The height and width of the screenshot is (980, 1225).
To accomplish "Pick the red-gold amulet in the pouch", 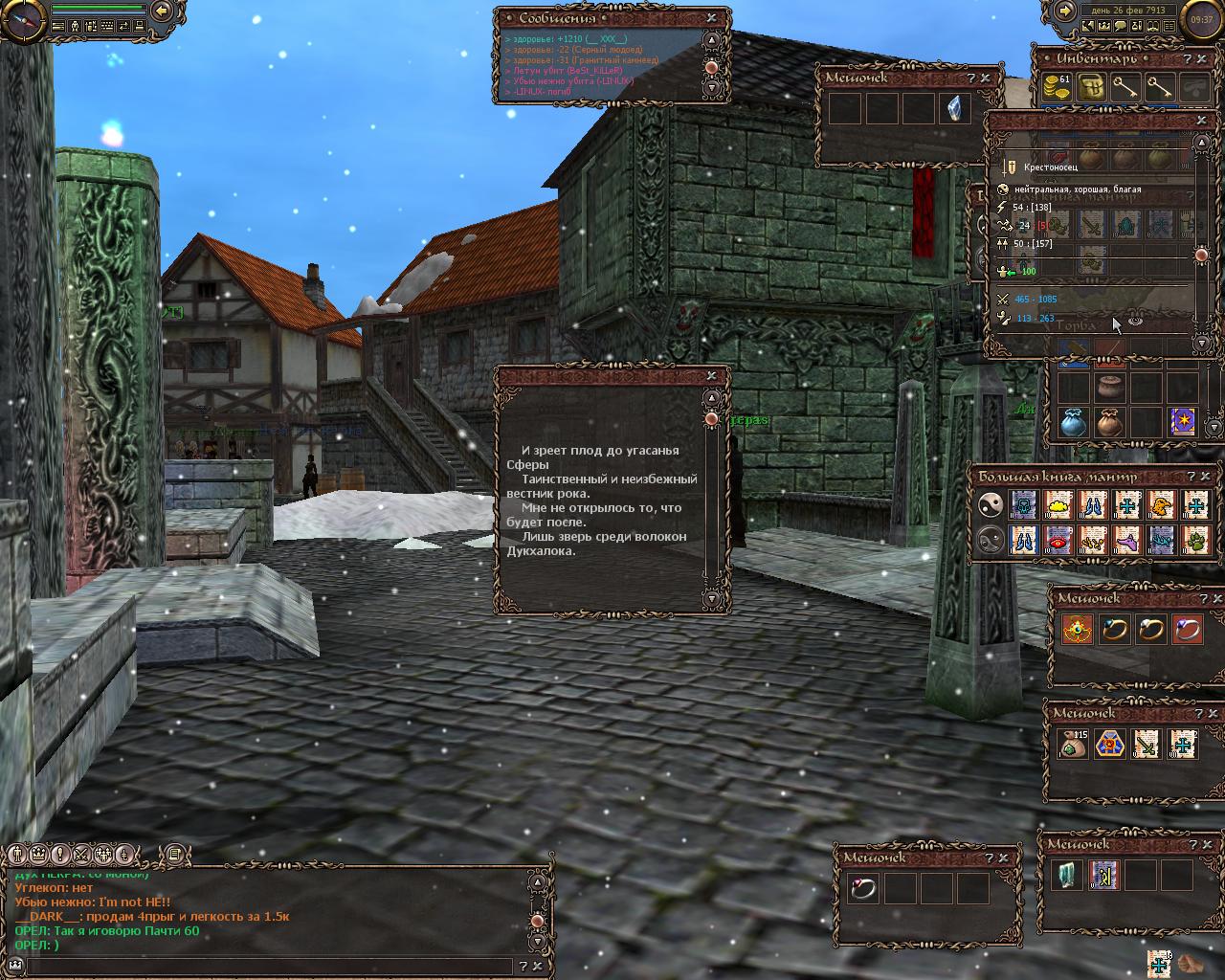I will coord(1077,629).
